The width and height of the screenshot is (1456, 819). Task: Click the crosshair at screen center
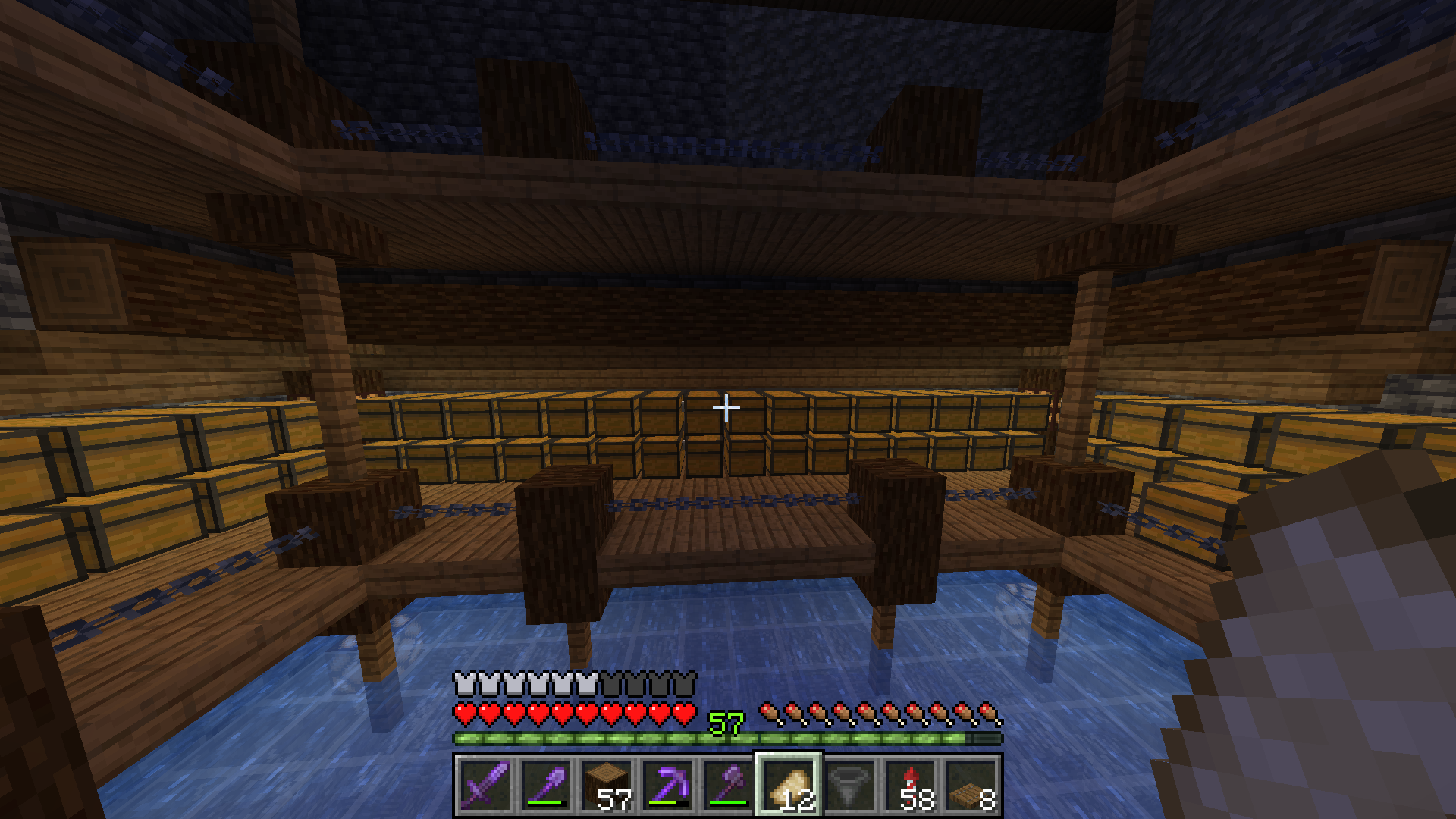click(x=726, y=408)
